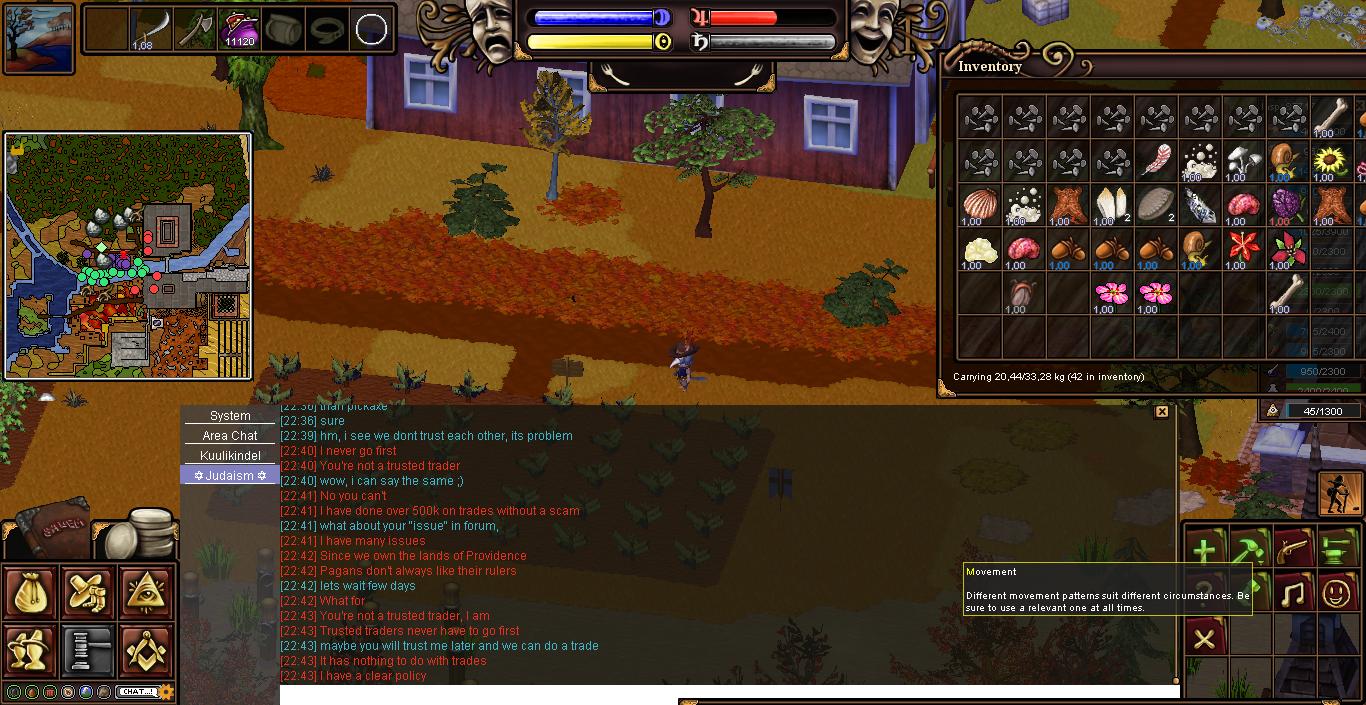Open the anvil crafting action button
The height and width of the screenshot is (705, 1366).
1337,550
